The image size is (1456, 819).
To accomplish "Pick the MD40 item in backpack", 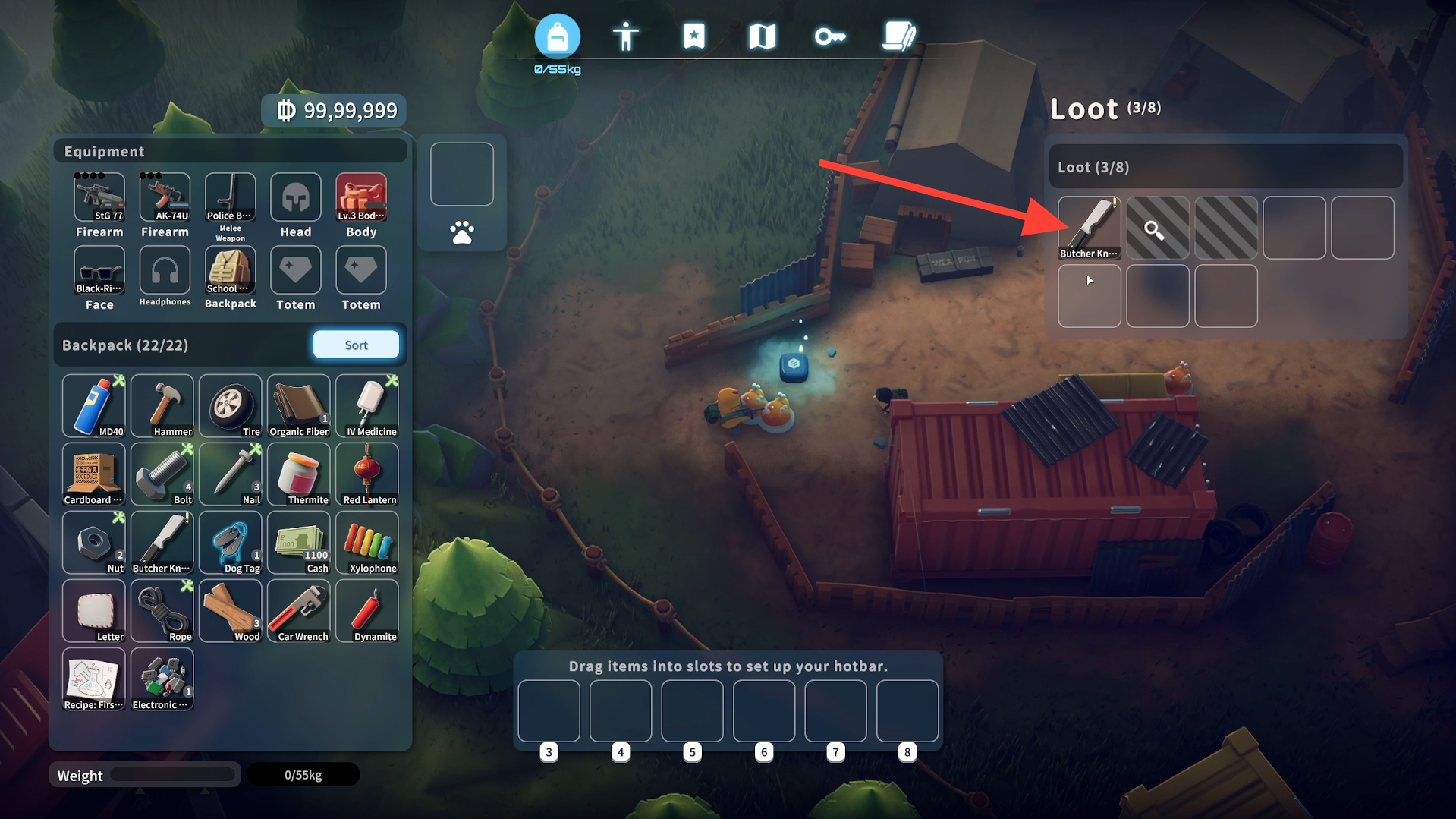I will pyautogui.click(x=94, y=406).
